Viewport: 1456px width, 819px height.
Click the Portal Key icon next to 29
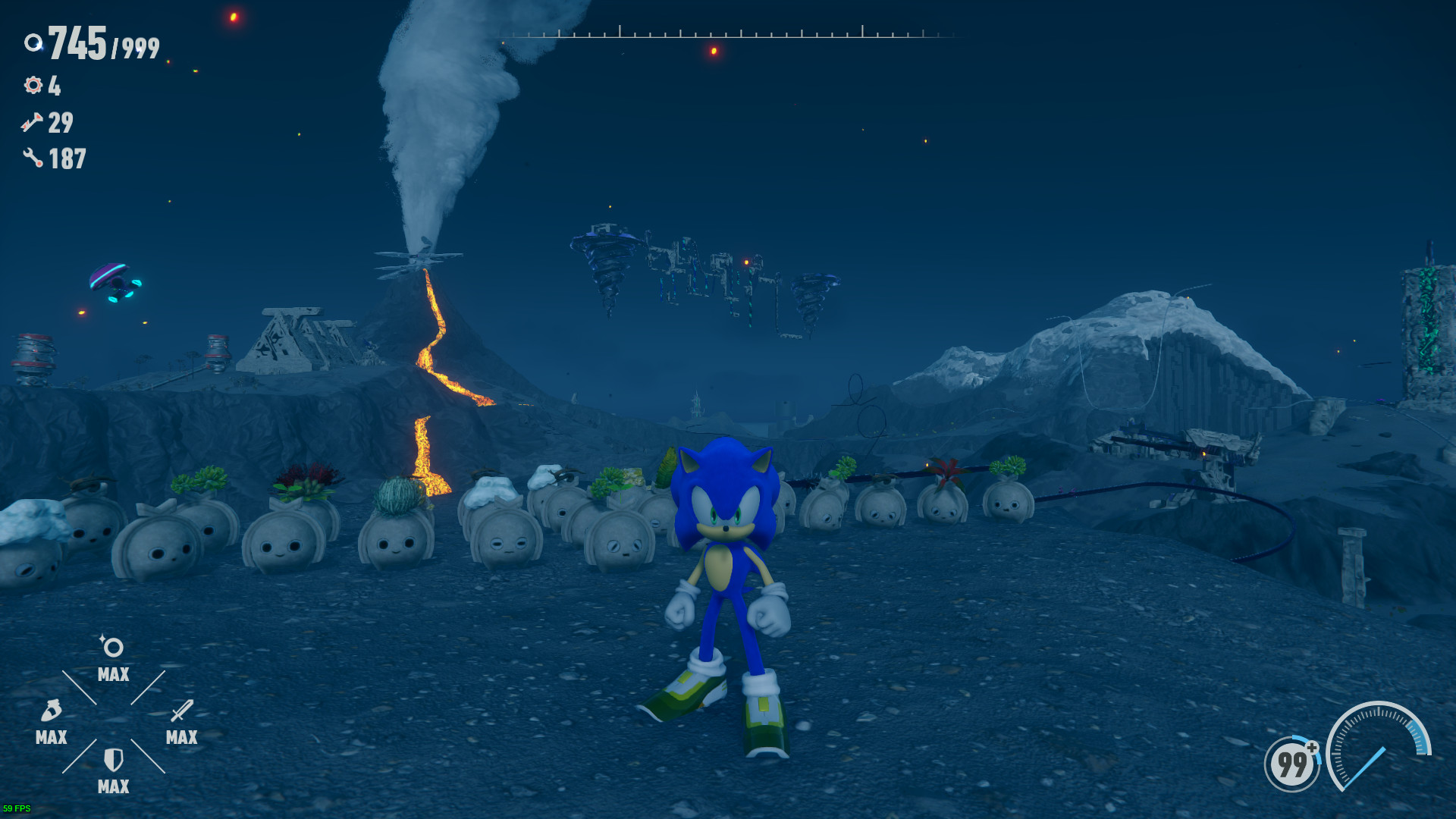pyautogui.click(x=31, y=124)
